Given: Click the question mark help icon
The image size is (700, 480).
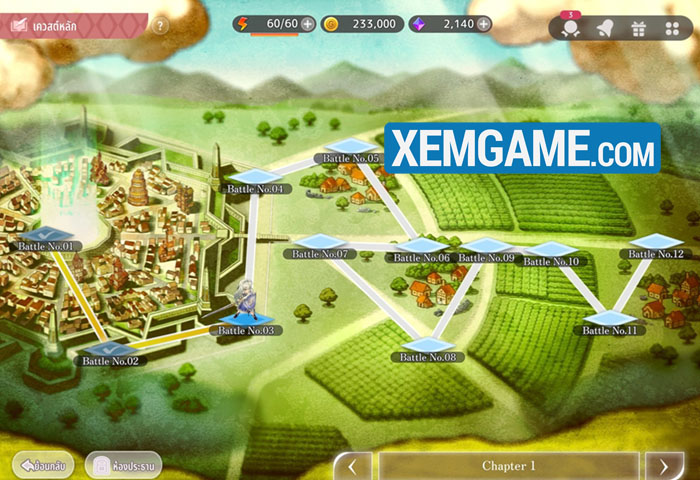Looking at the screenshot, I should tap(160, 26).
